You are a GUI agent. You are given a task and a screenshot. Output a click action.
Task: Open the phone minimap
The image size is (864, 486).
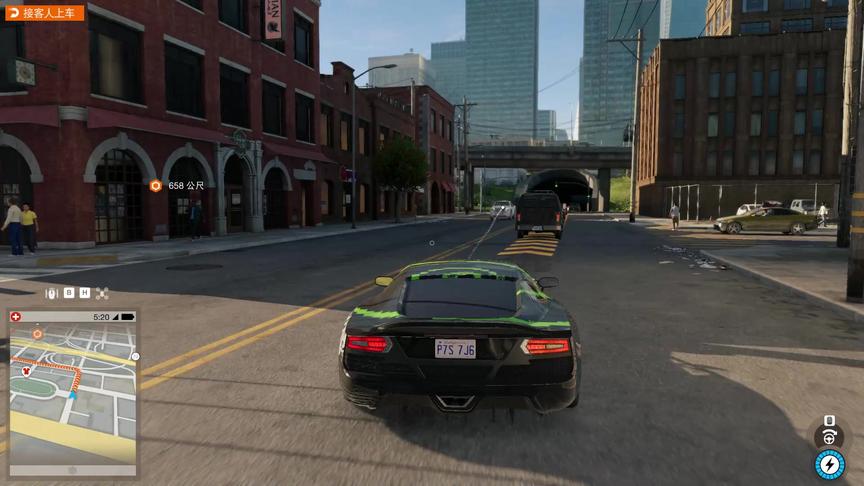click(x=73, y=397)
